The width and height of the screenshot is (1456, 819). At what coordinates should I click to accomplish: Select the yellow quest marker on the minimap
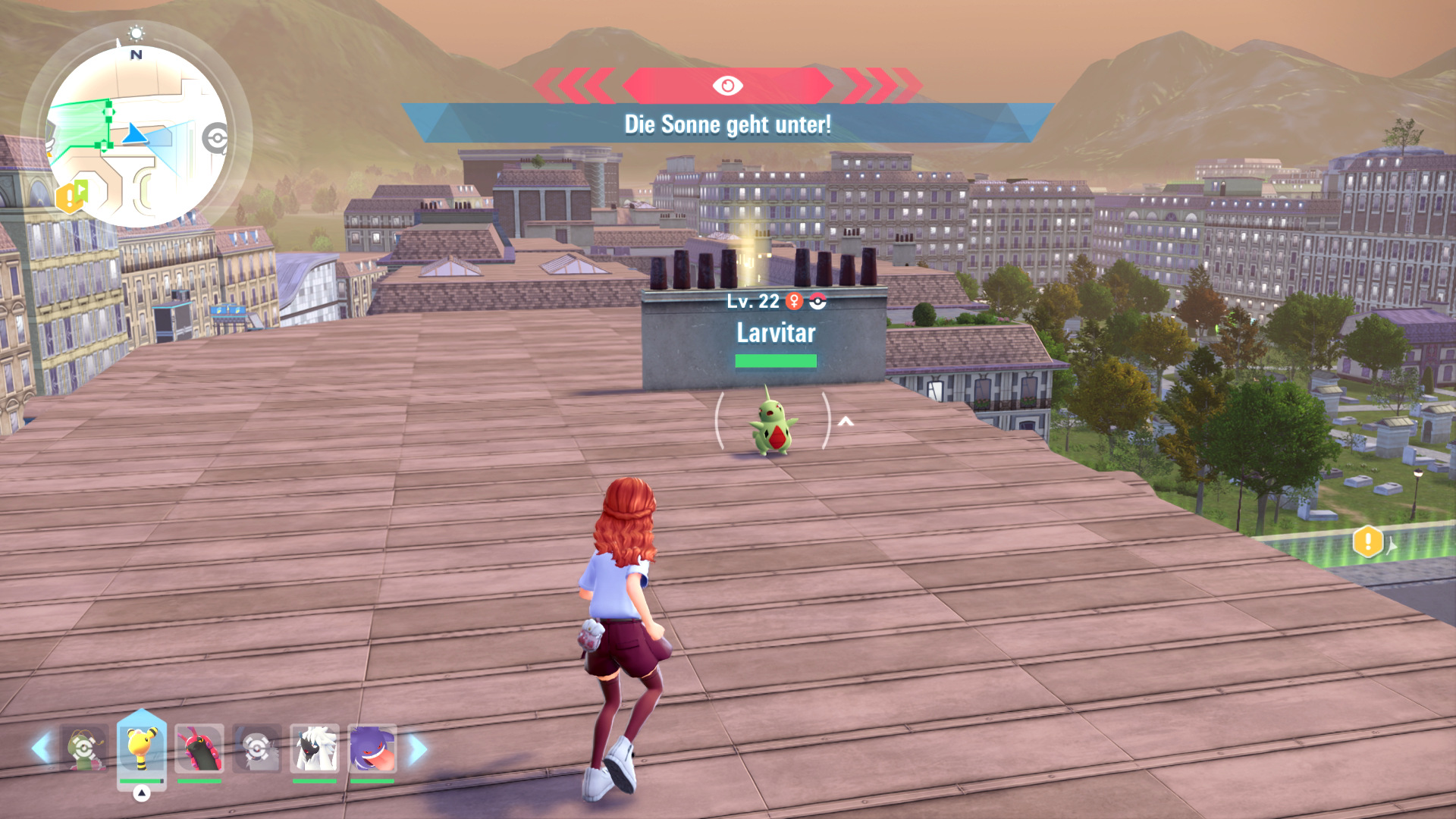(x=70, y=199)
